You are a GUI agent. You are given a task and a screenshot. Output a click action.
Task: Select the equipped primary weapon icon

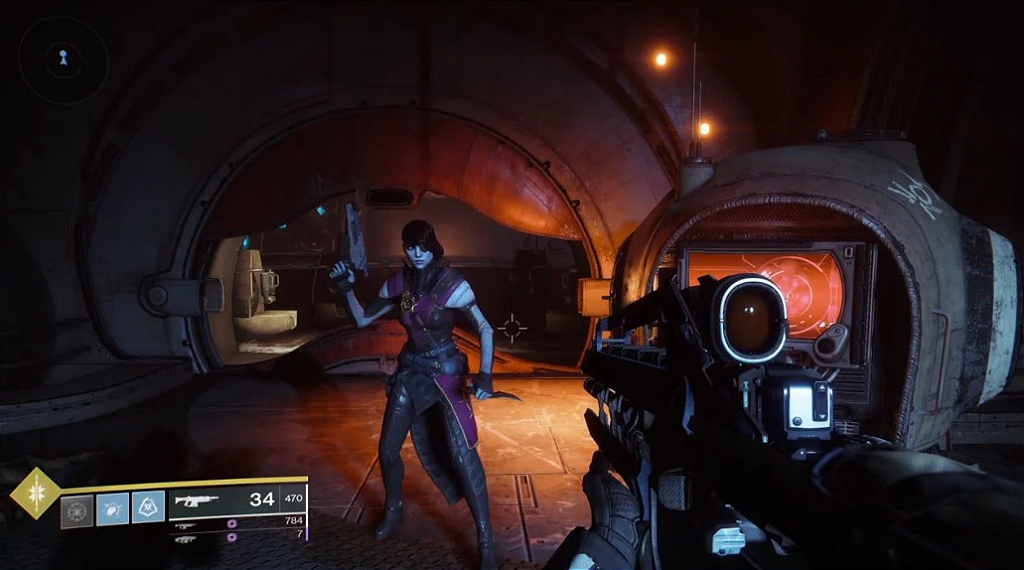point(197,500)
